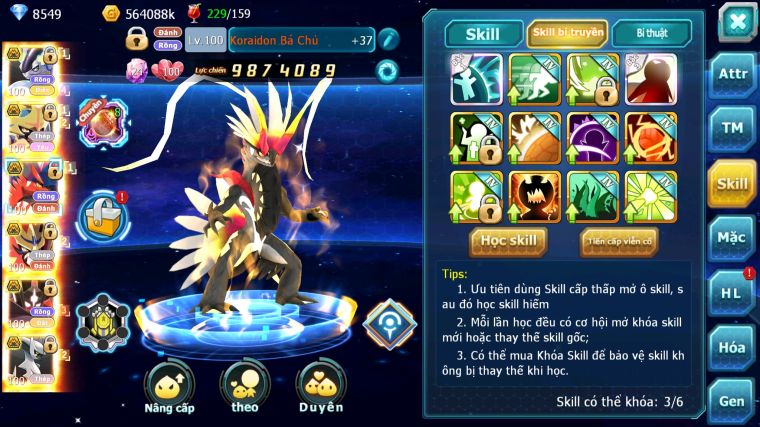The image size is (760, 427).
Task: Show the HL side tab
Action: coord(732,292)
